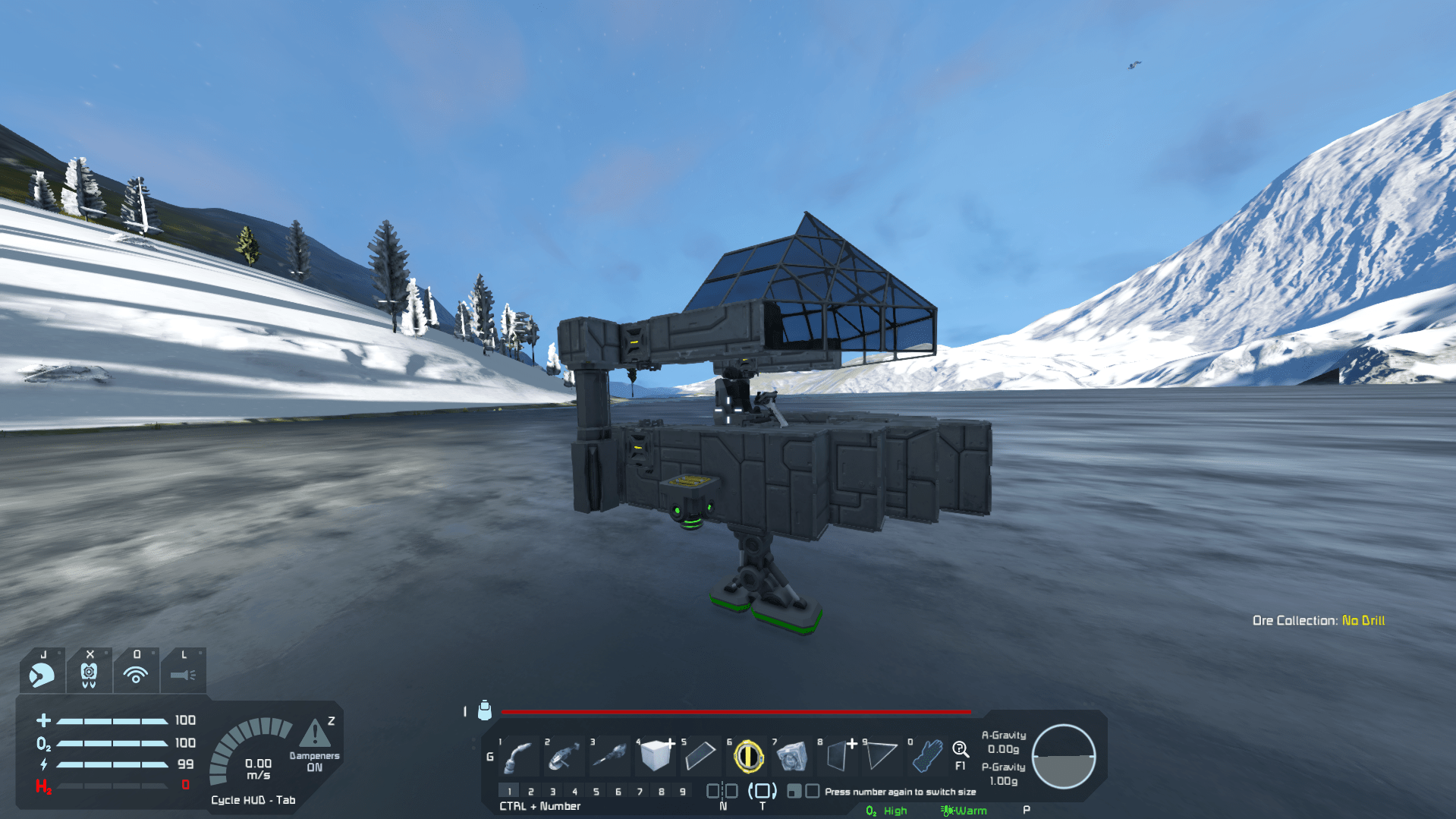Switch to toolbar page 2
Screen dimensions: 1456x819
[531, 791]
